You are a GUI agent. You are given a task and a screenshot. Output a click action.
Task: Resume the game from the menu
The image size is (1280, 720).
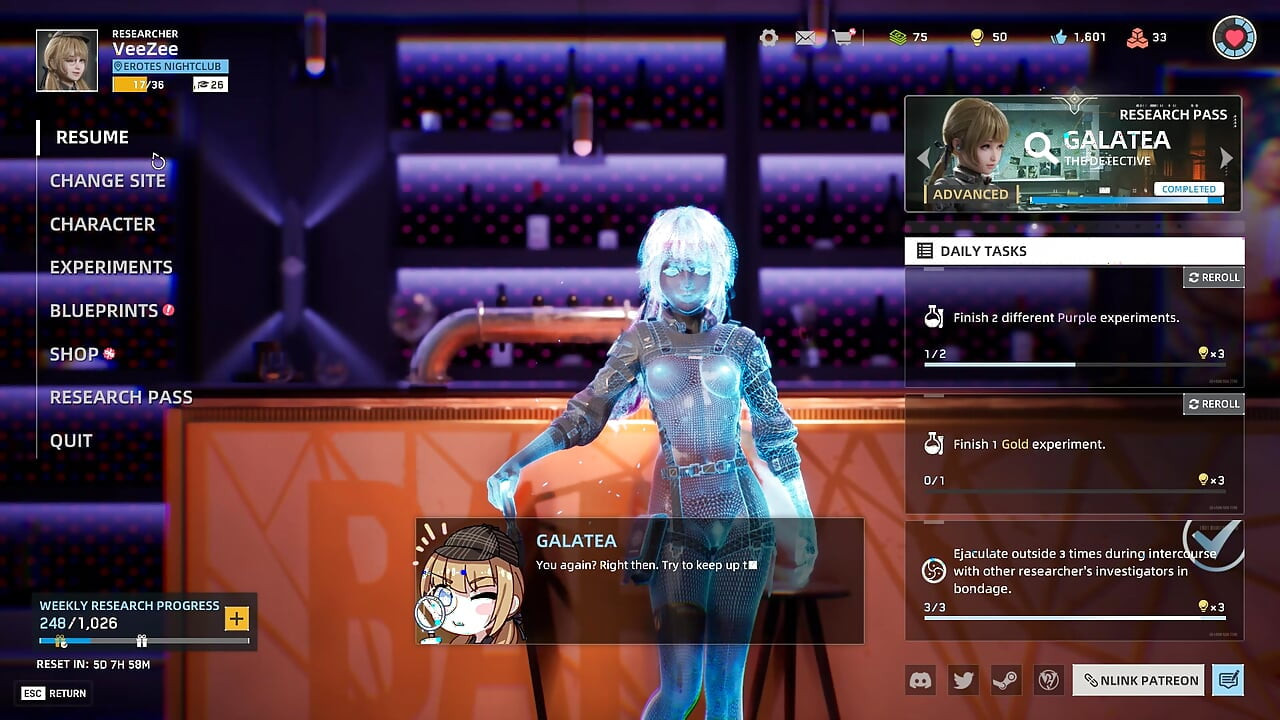(x=92, y=137)
